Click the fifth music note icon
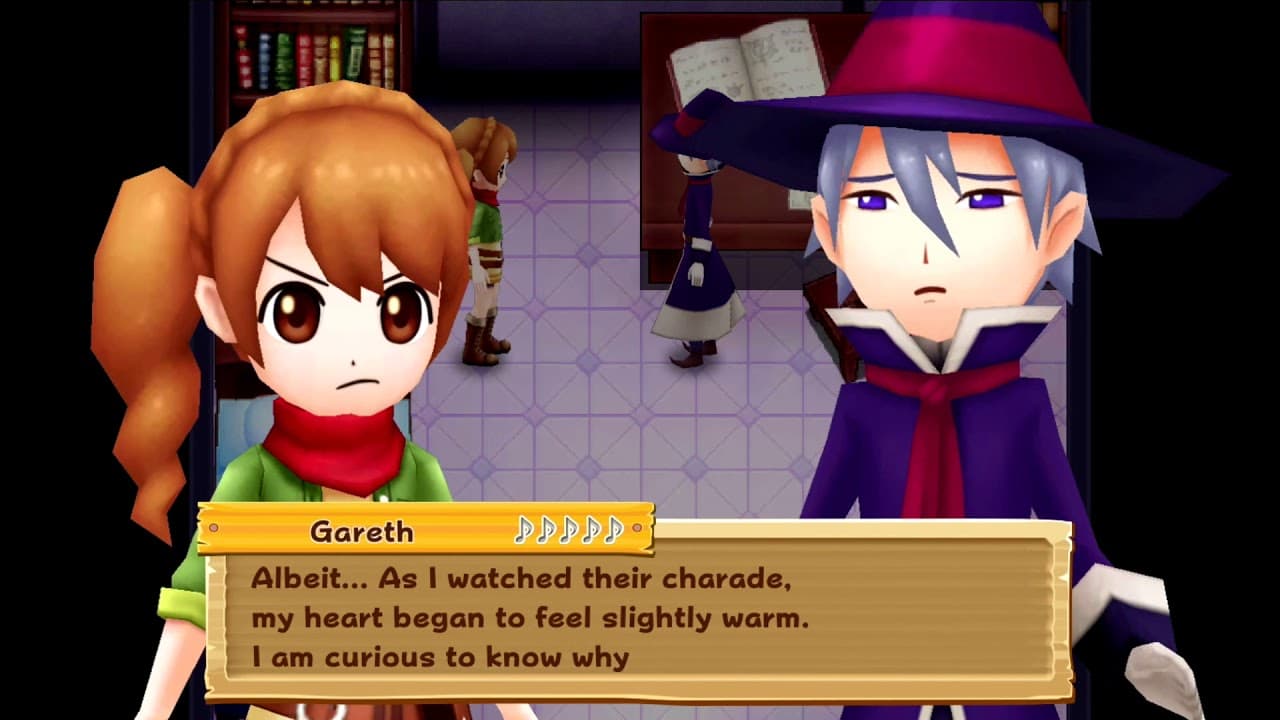Viewport: 1280px width, 720px height. [x=612, y=529]
